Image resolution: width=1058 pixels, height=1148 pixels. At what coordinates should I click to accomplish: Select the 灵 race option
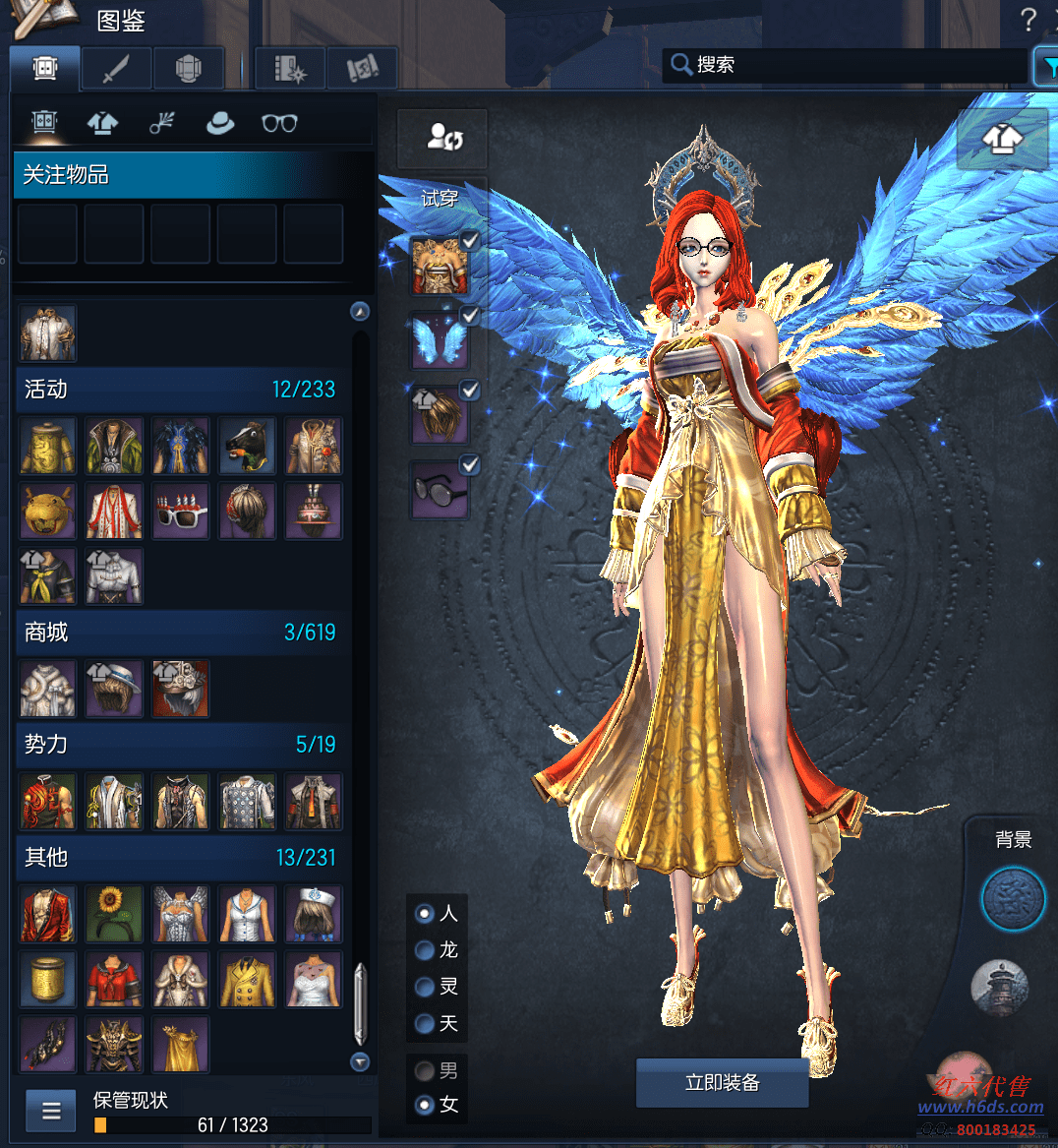(x=425, y=987)
